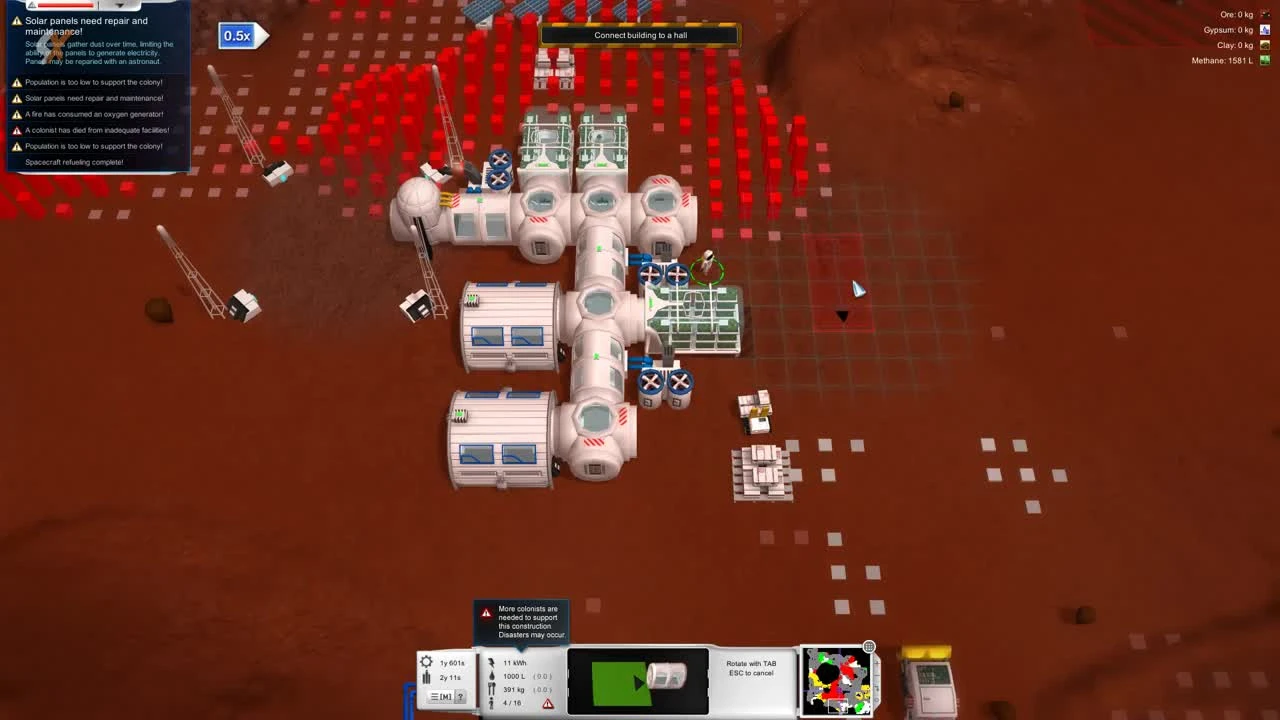Select the 'Population is too low' alert entry

coord(94,82)
